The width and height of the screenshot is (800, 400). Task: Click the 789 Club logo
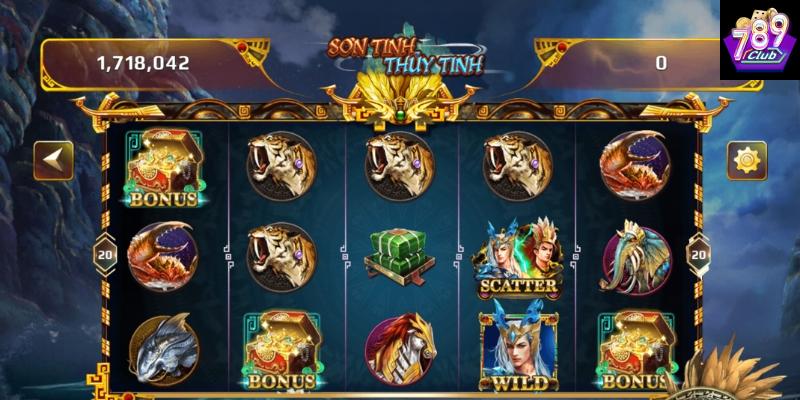point(756,45)
